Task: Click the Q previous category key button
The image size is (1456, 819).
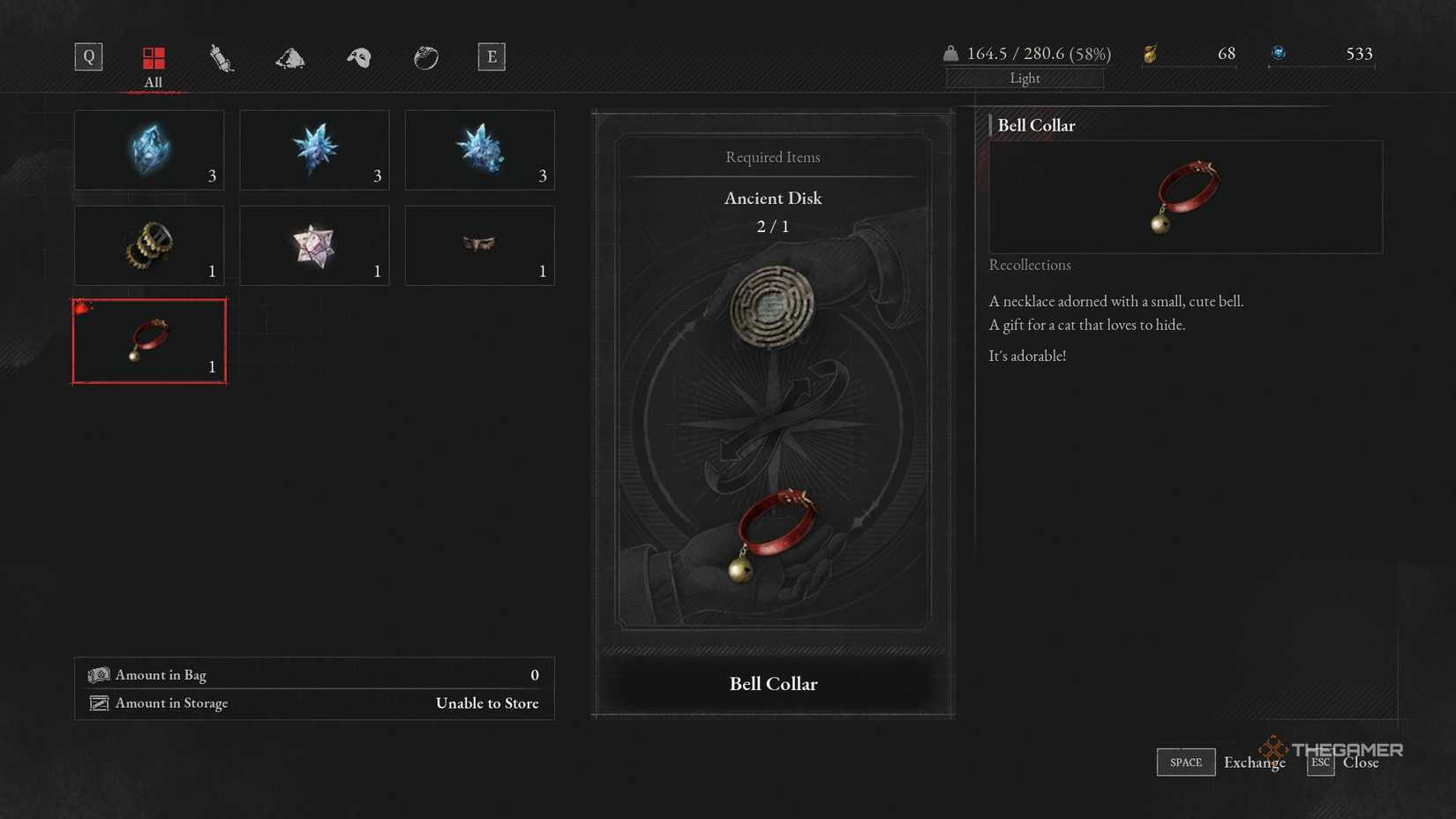Action: [87, 56]
